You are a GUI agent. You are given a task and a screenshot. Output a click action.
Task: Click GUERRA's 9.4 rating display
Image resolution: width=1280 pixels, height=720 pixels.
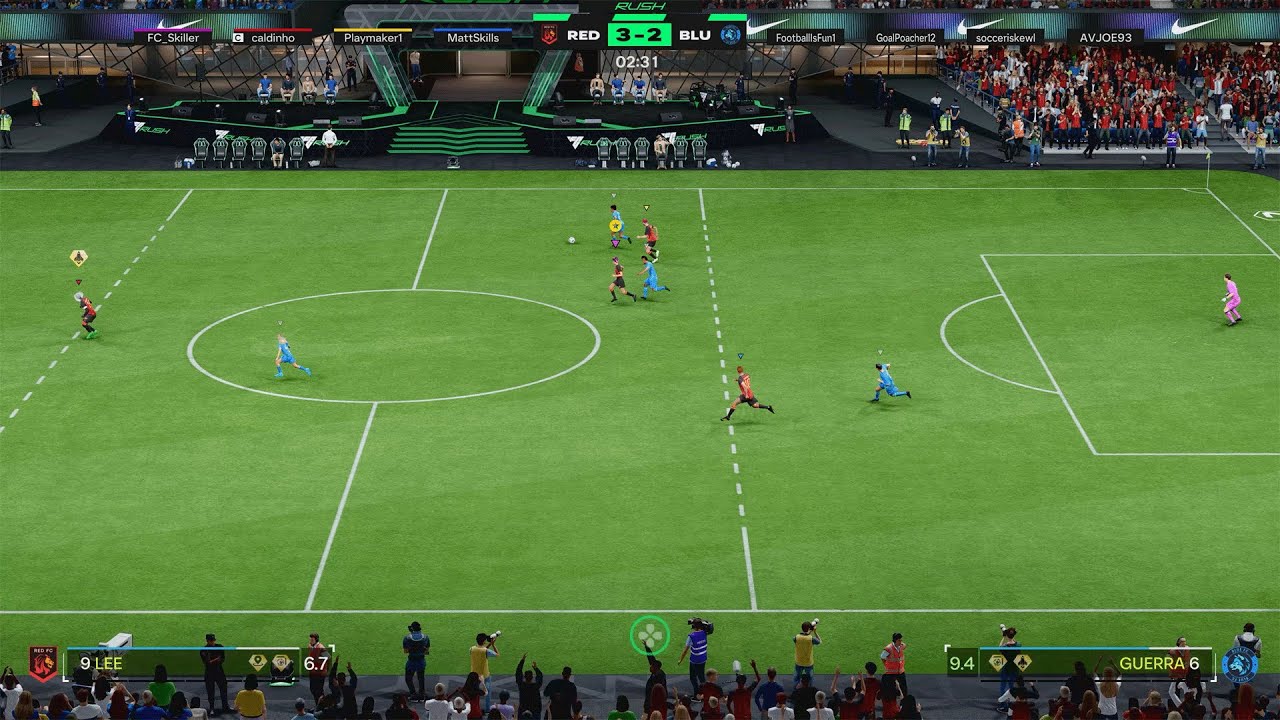click(963, 662)
